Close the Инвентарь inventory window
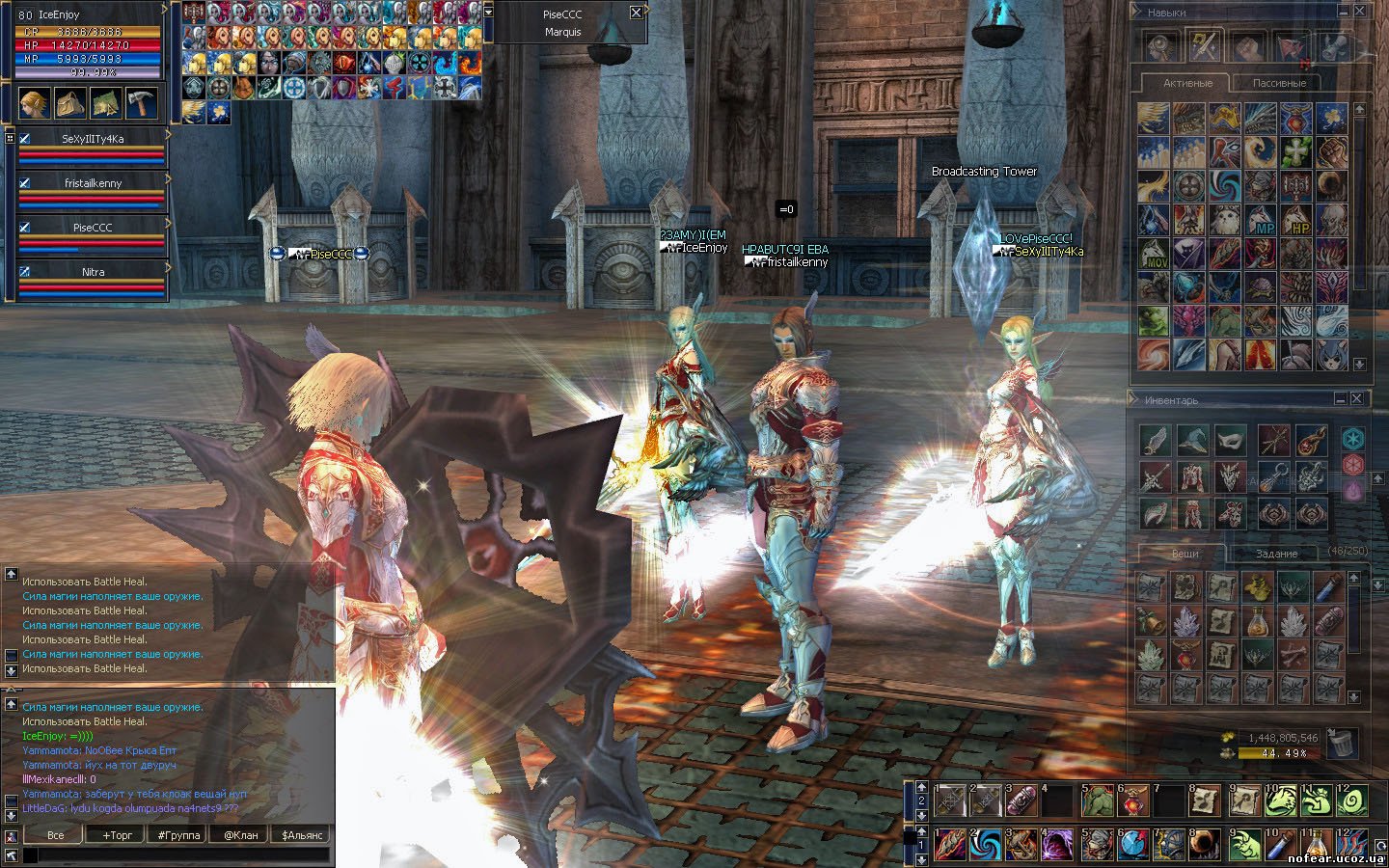The width and height of the screenshot is (1389, 868). click(x=1357, y=398)
